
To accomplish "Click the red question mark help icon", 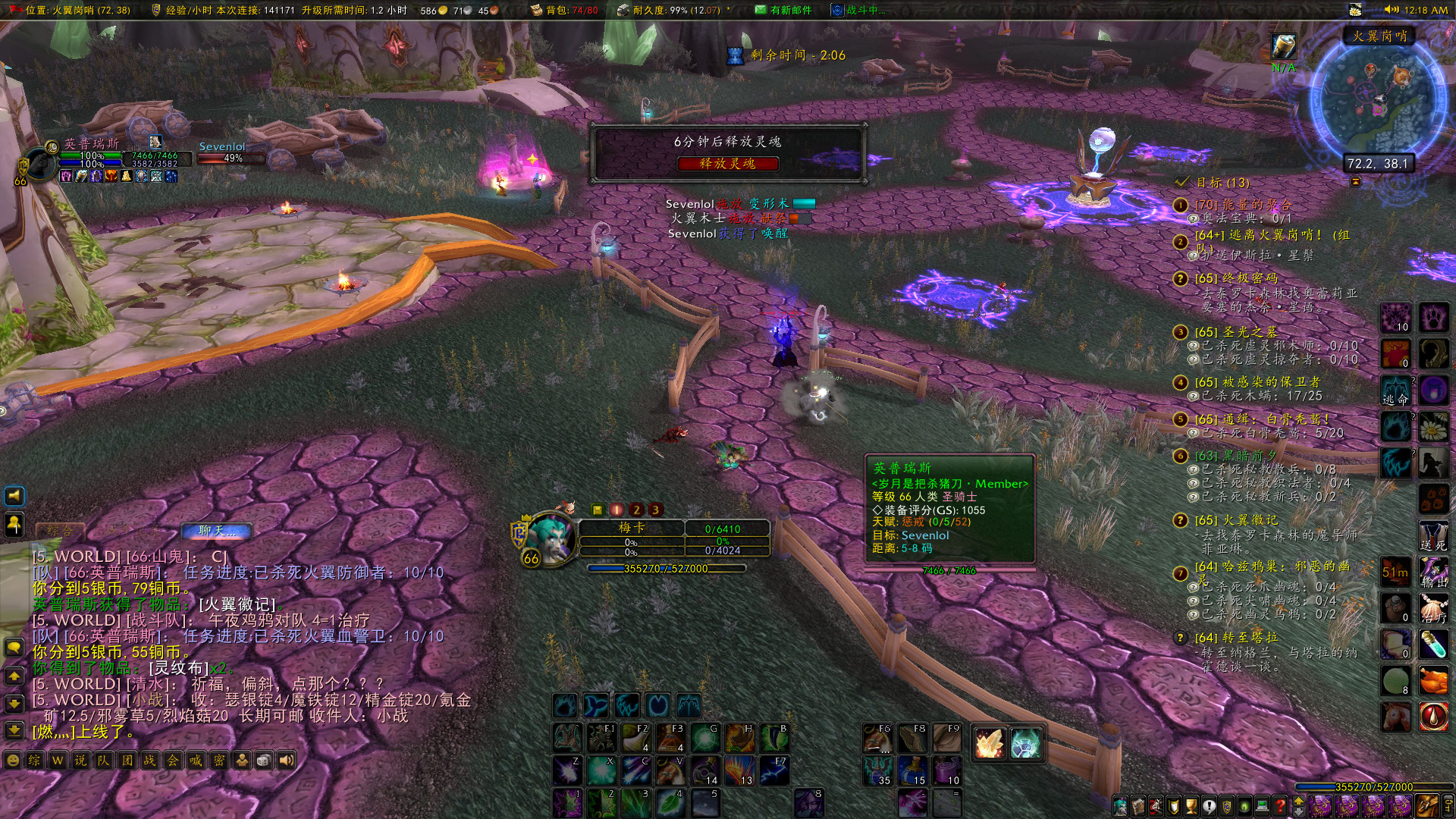I will click(1280, 806).
